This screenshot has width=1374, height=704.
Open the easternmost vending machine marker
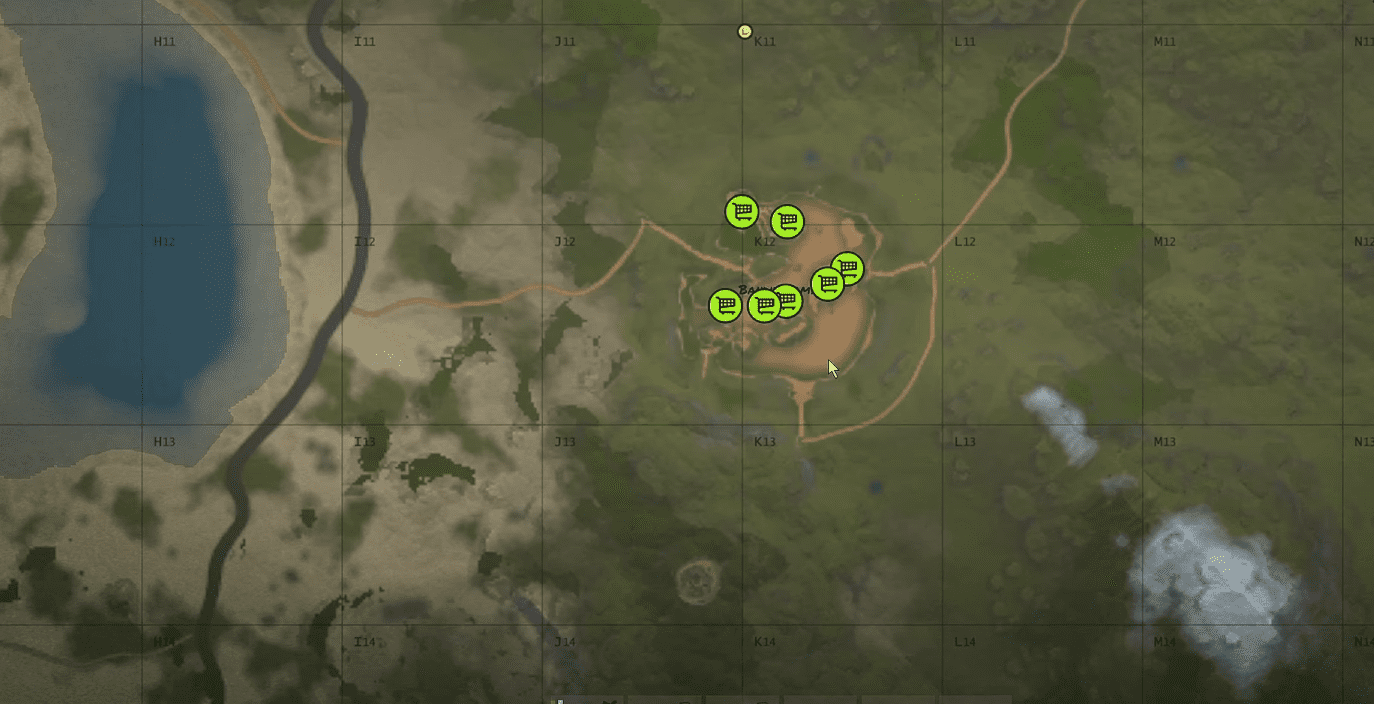click(847, 268)
